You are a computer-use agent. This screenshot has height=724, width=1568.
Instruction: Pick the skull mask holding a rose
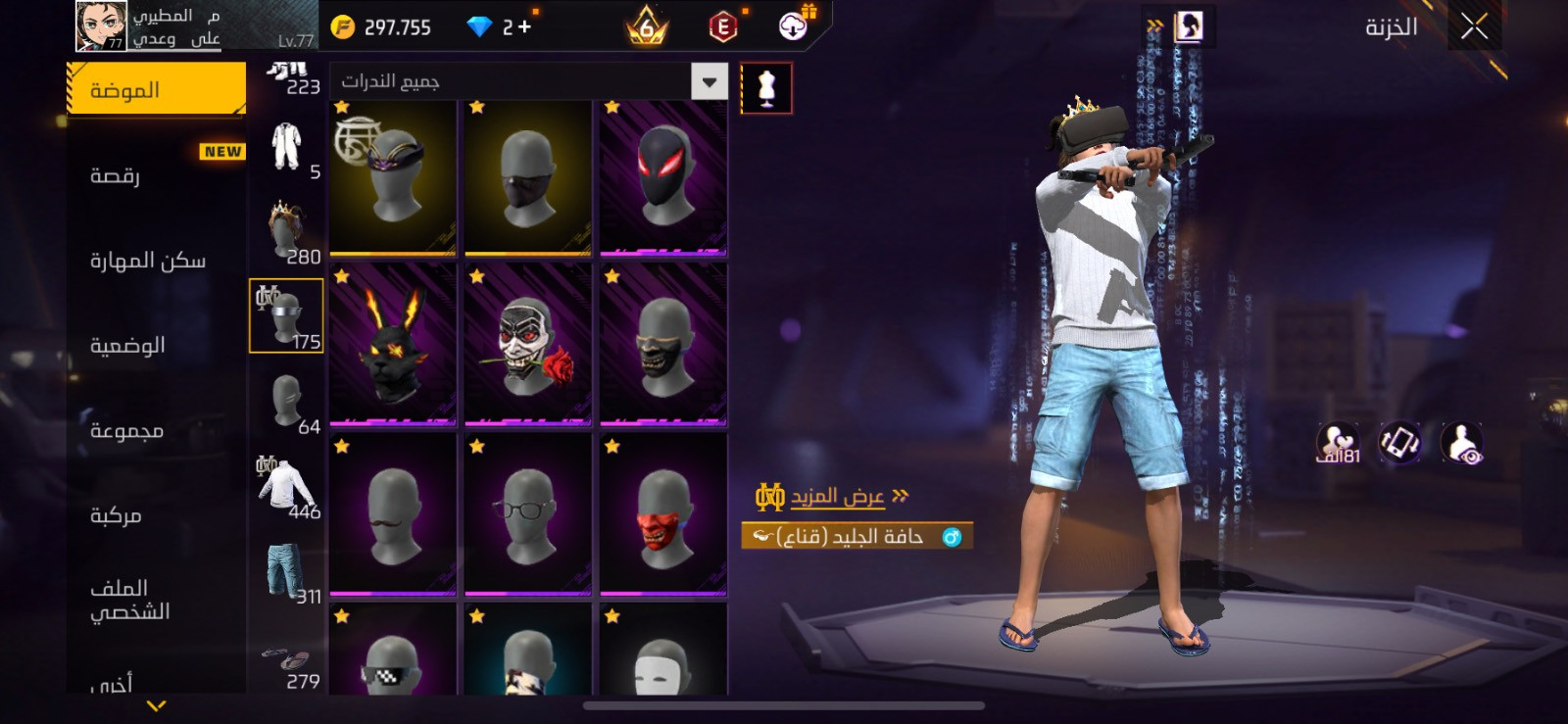(x=528, y=346)
